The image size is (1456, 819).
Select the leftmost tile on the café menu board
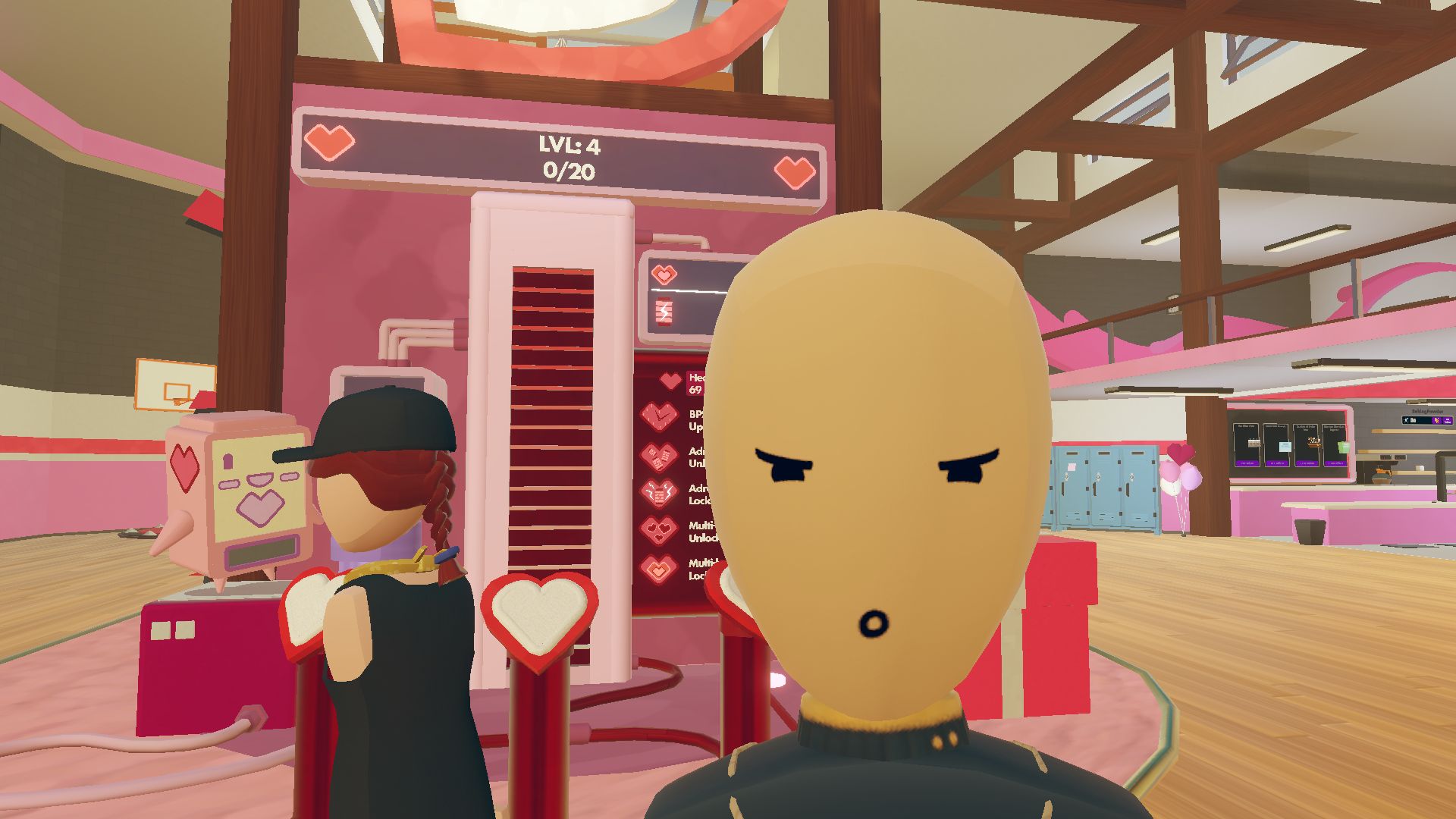coord(1246,442)
